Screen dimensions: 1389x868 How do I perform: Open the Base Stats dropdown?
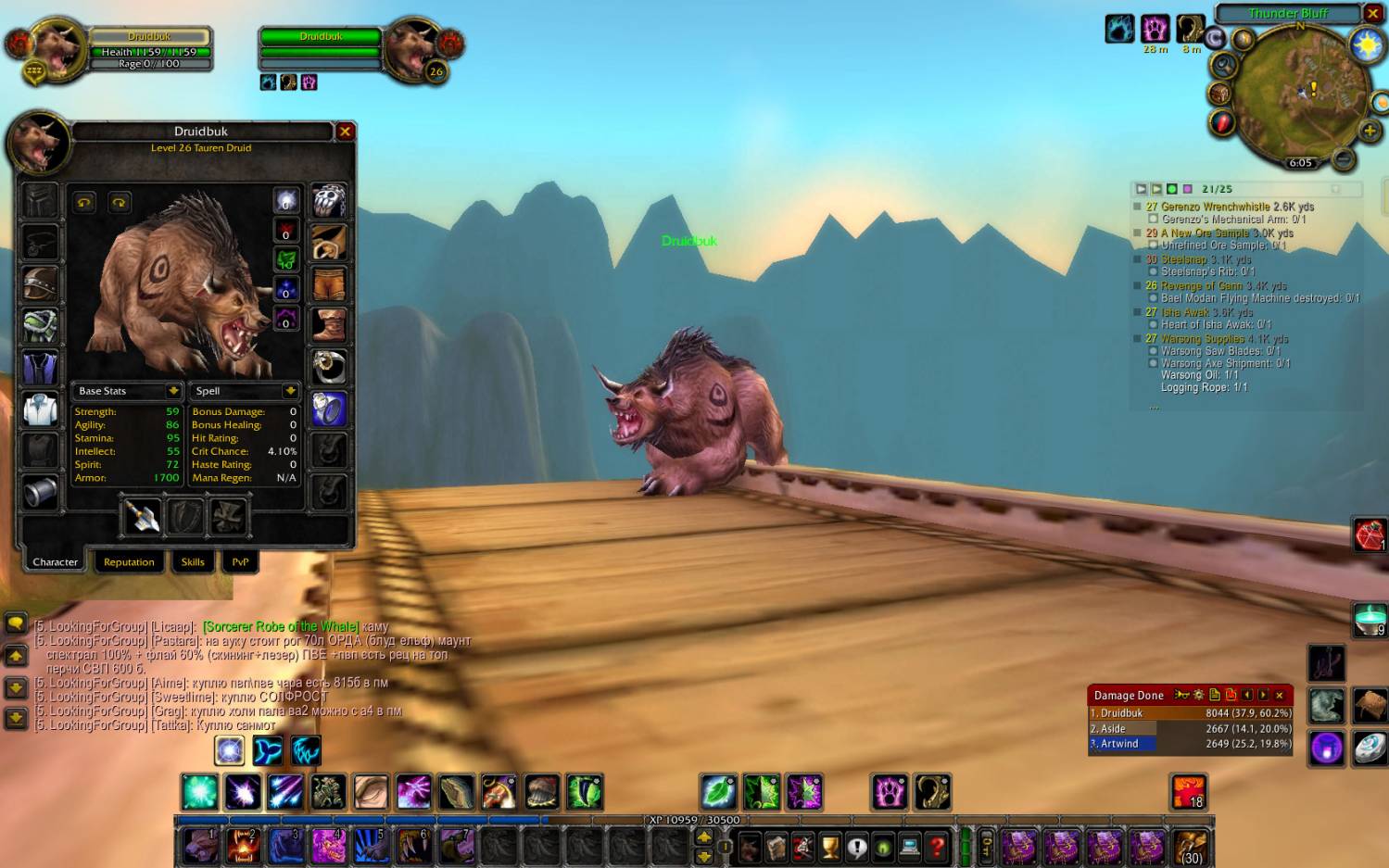coord(172,391)
